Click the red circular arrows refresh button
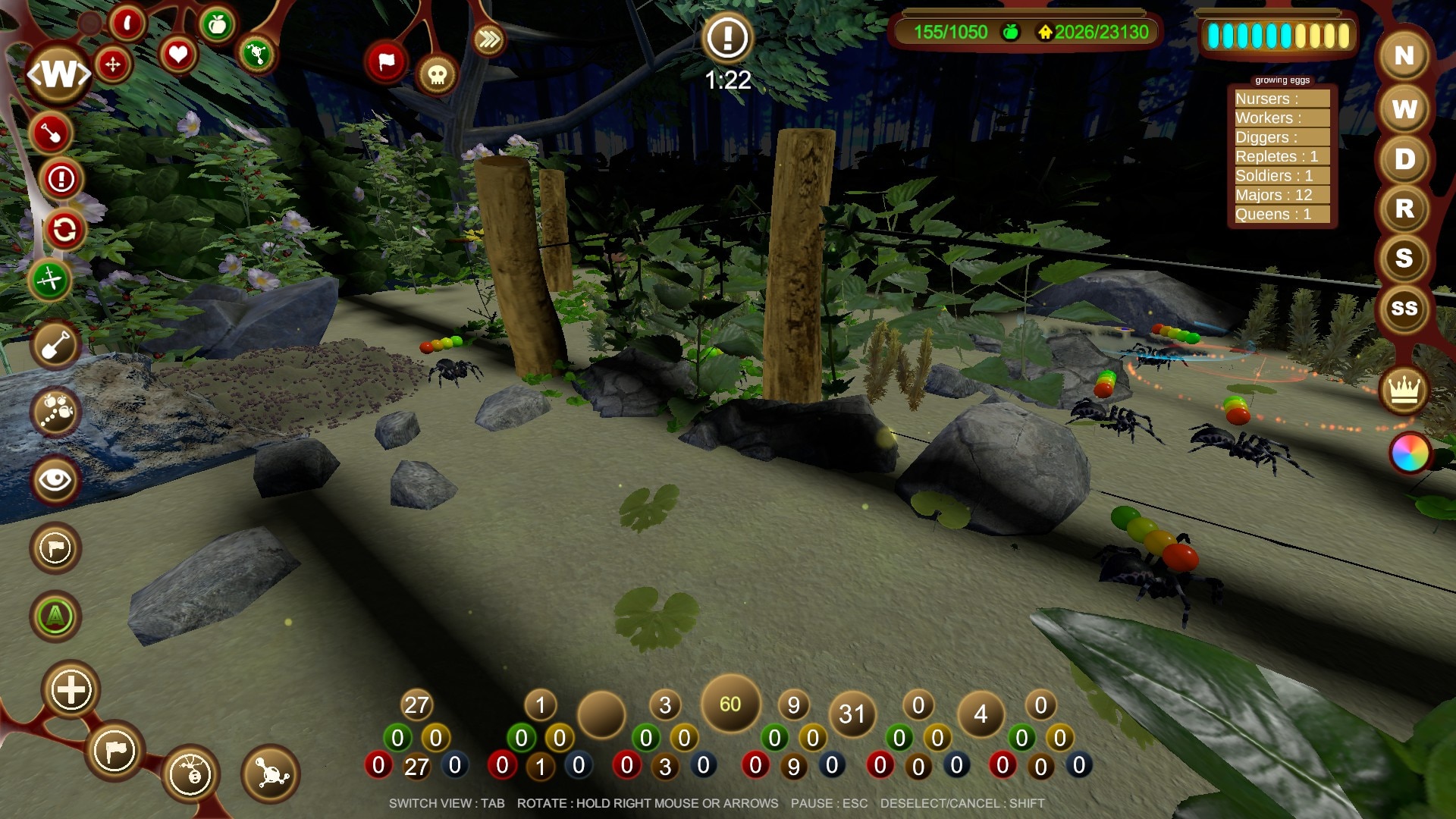 (x=64, y=229)
